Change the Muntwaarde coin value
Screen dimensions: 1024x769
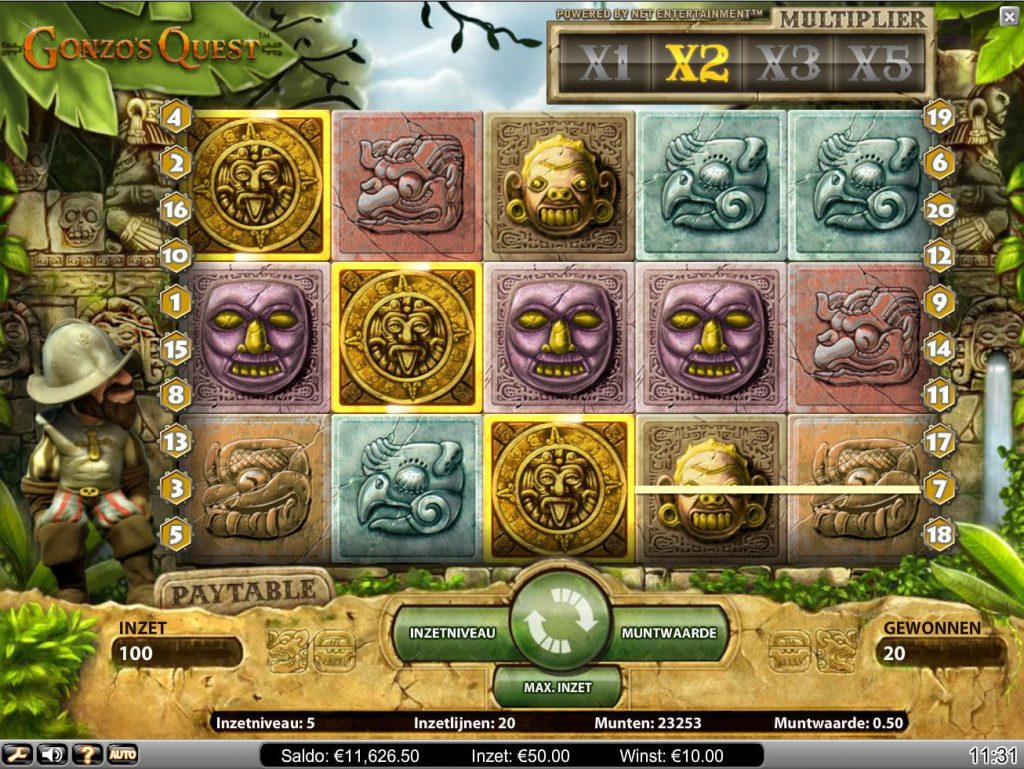click(668, 634)
